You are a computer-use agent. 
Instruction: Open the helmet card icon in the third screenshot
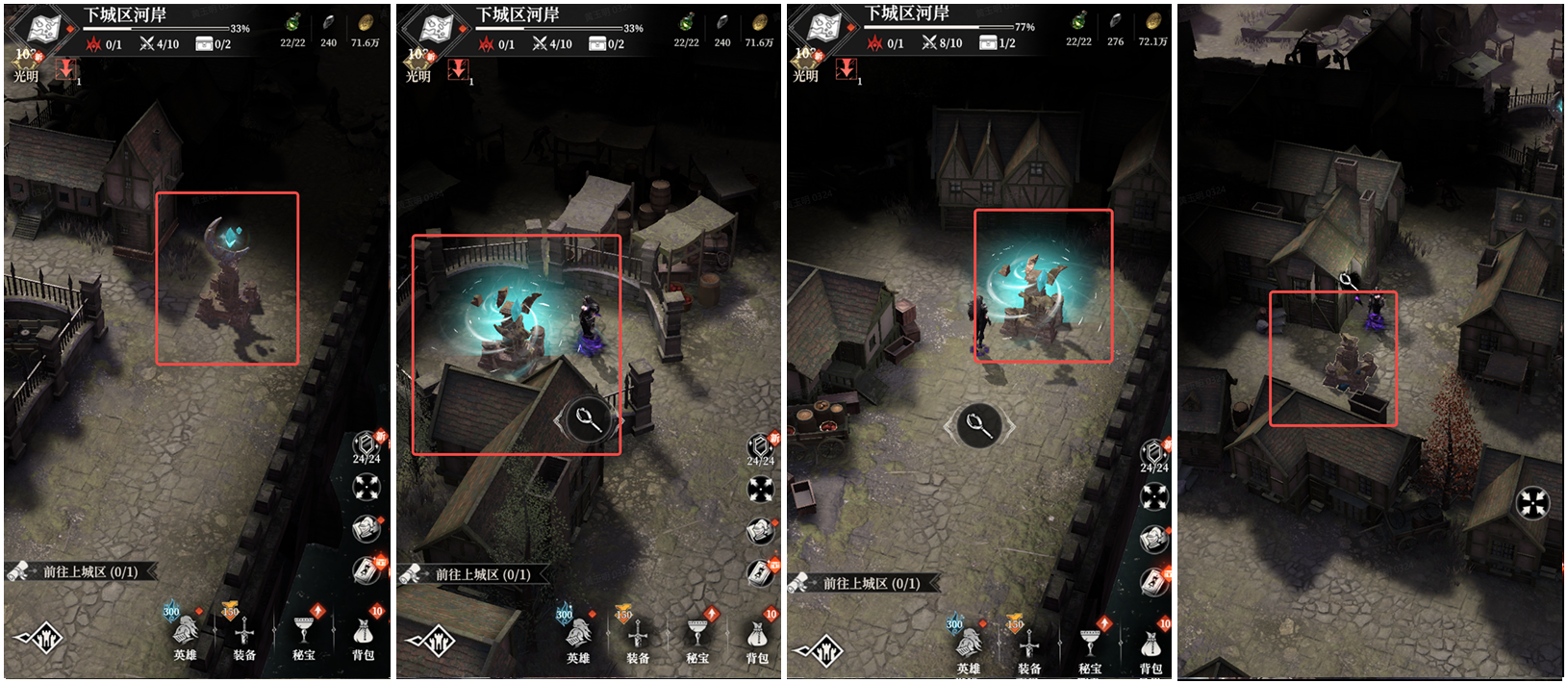pyautogui.click(x=1153, y=539)
